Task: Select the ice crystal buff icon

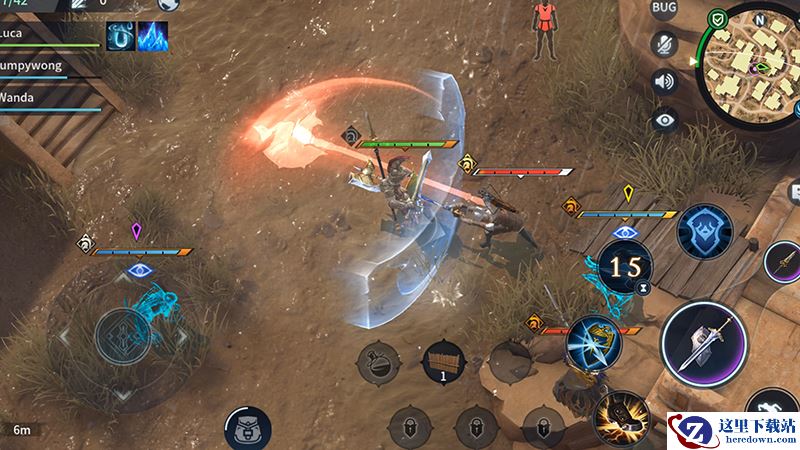Action: tap(153, 36)
